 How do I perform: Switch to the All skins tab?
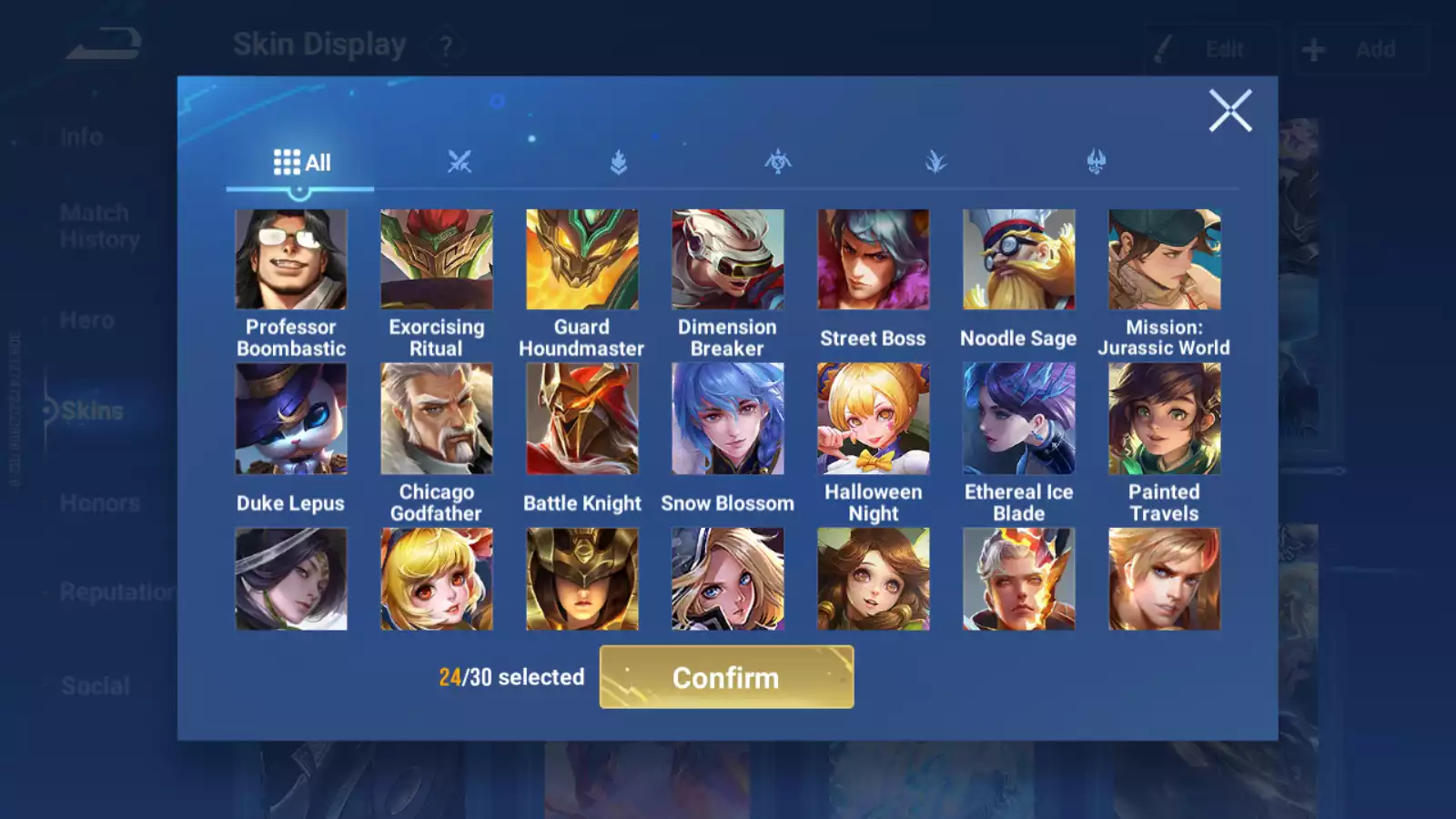301,163
